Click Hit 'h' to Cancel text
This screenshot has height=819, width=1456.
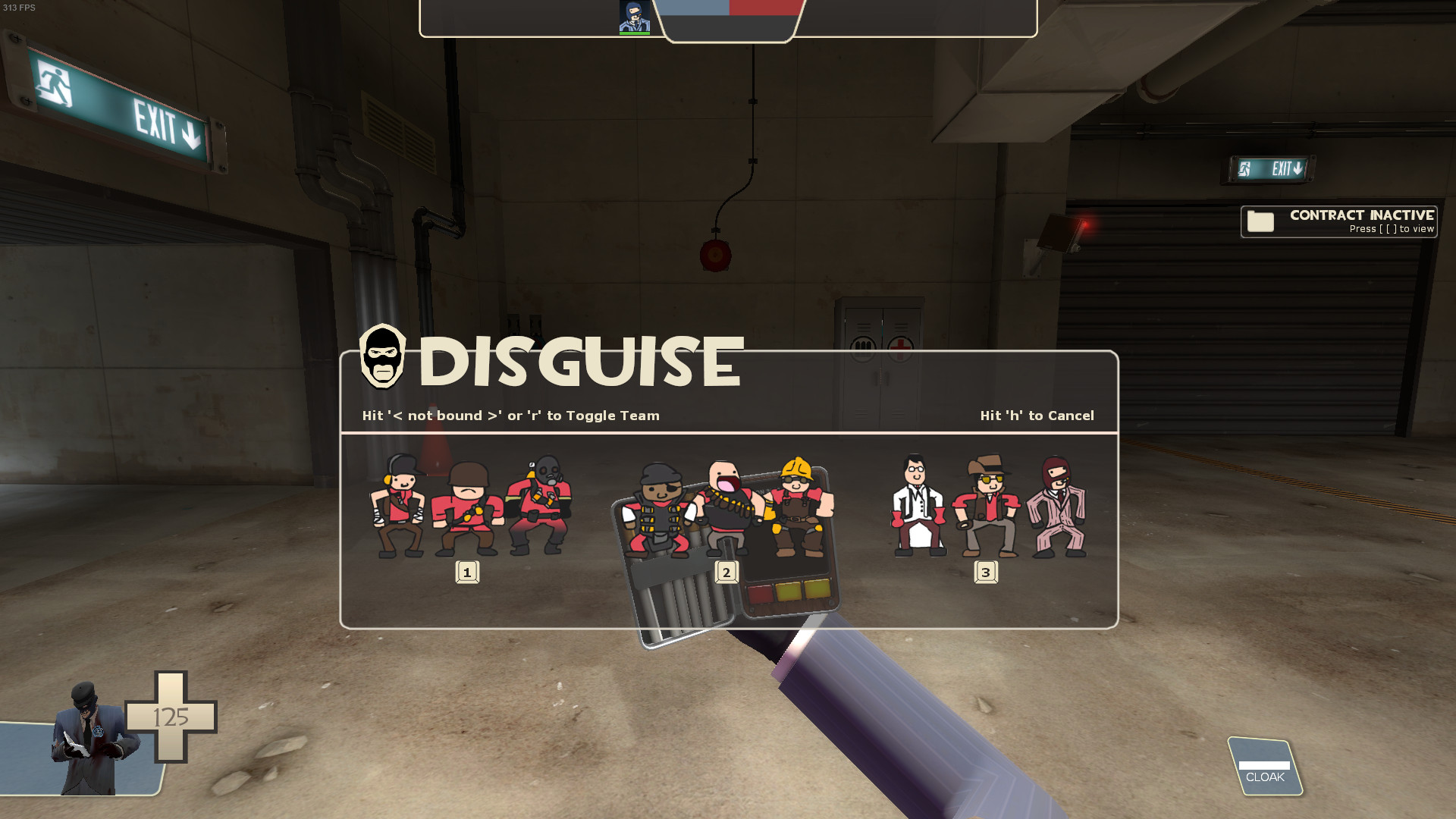1037,416
